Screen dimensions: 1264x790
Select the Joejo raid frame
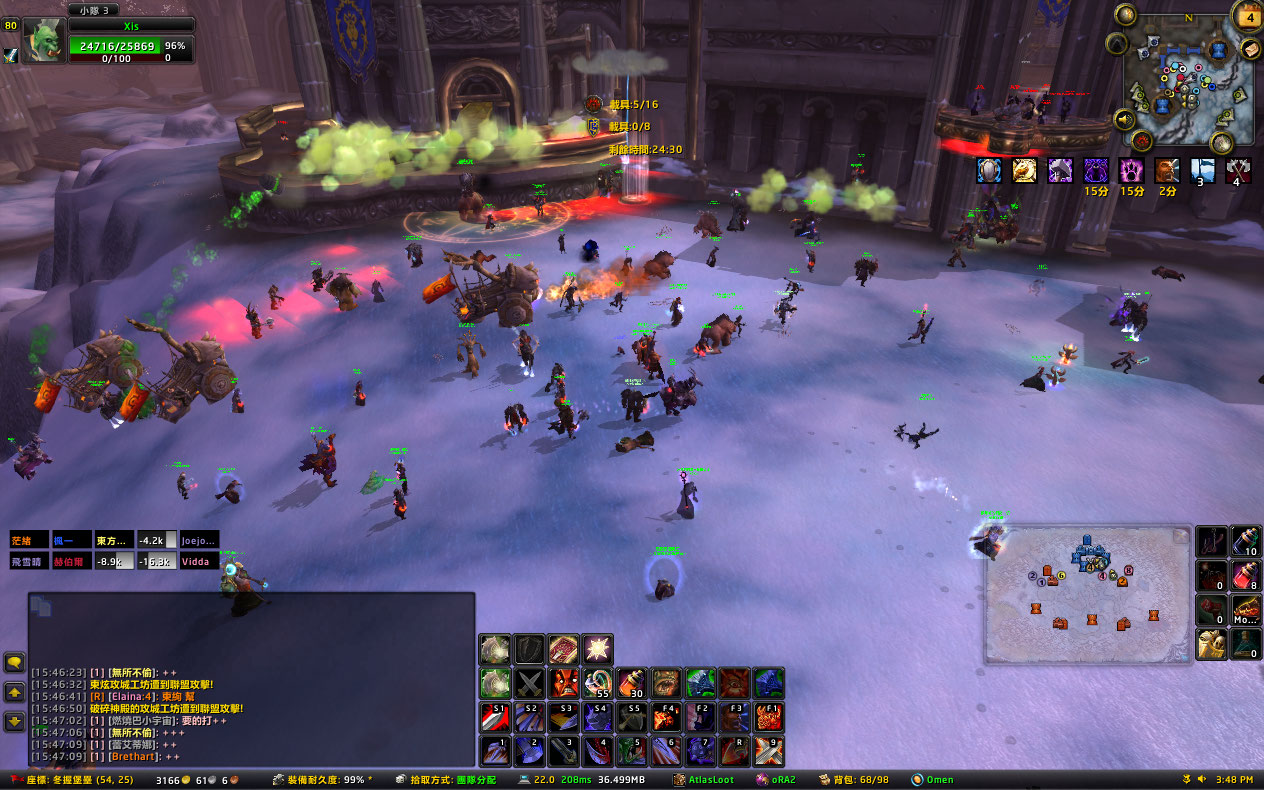tap(199, 540)
